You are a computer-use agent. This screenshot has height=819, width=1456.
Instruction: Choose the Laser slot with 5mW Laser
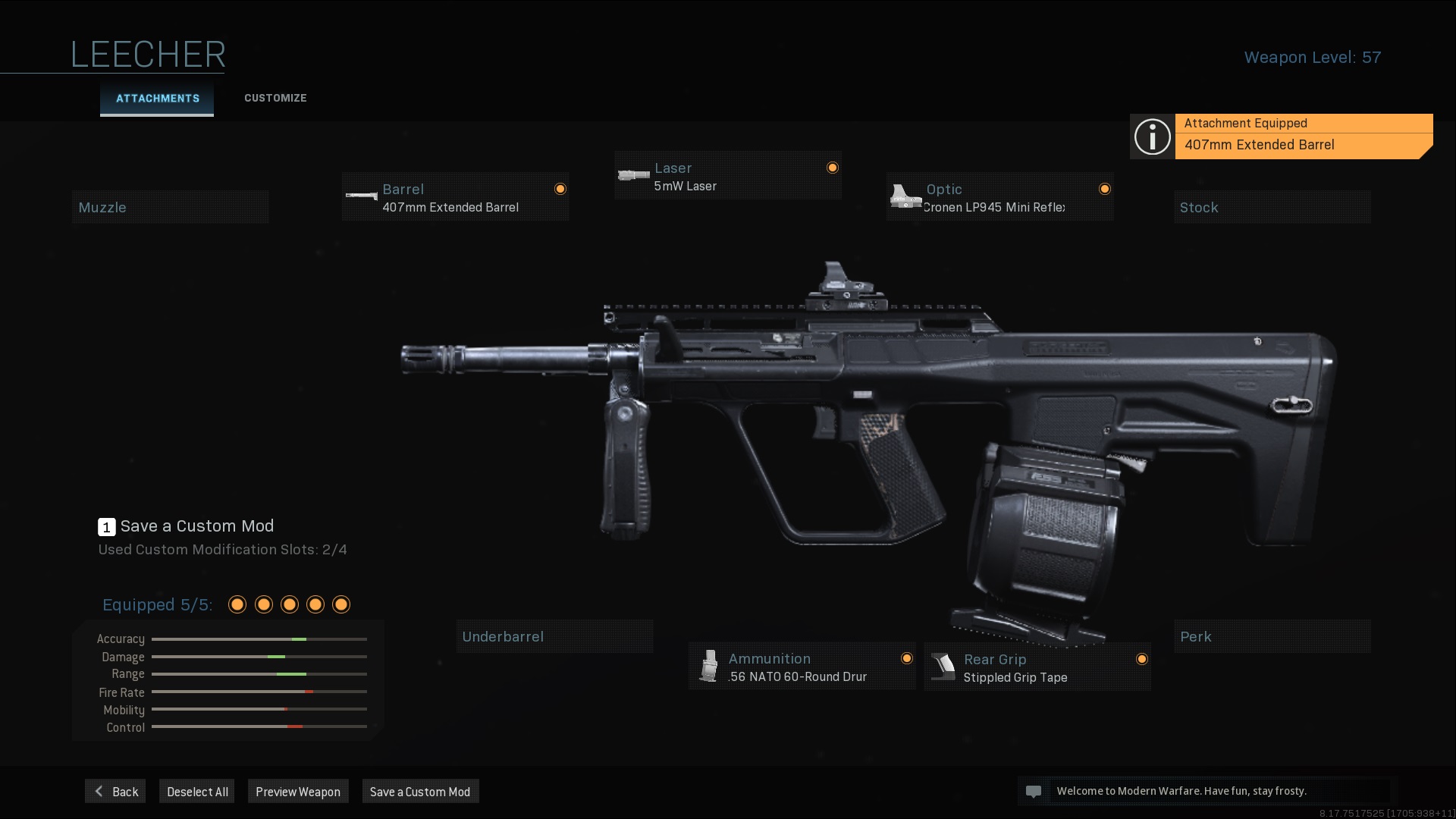[727, 176]
